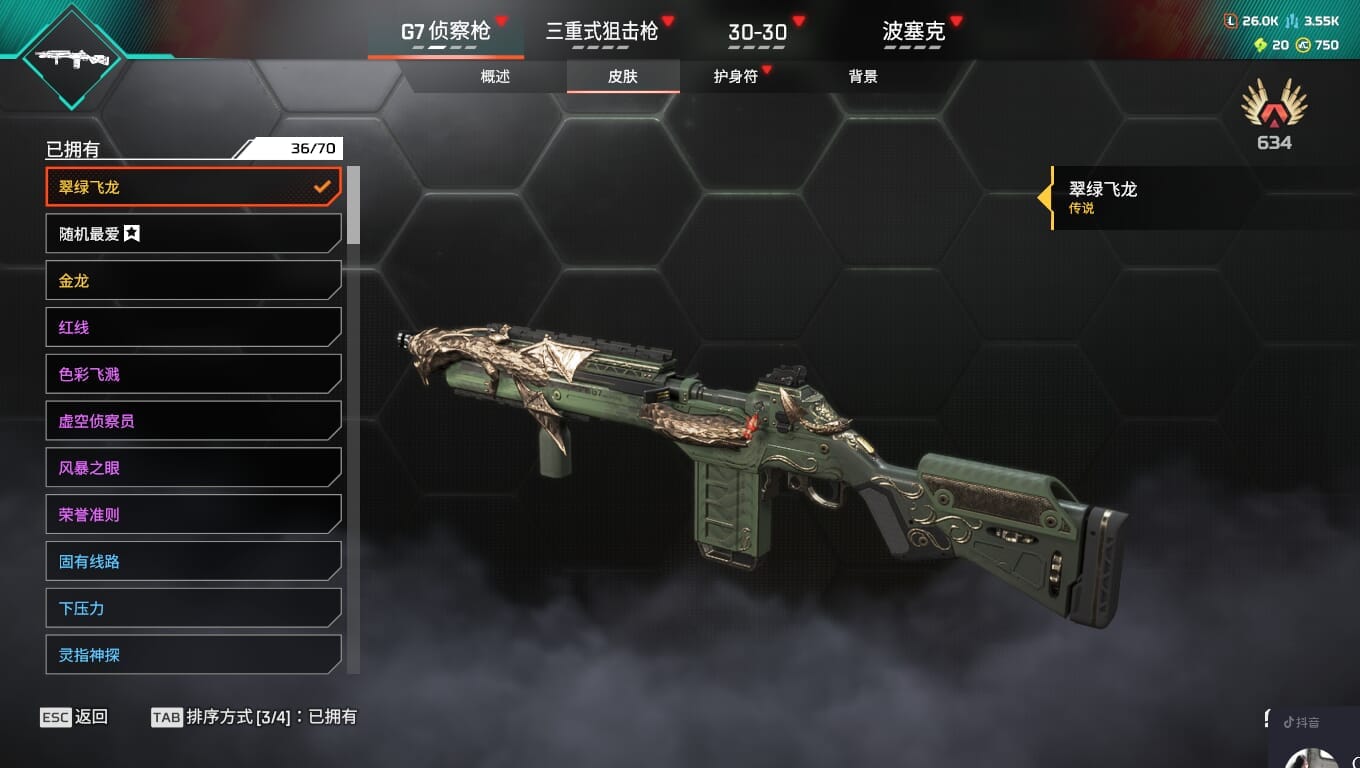Choose the 随机最爱 random favorite option
Viewport: 1360px width, 768px height.
[193, 234]
